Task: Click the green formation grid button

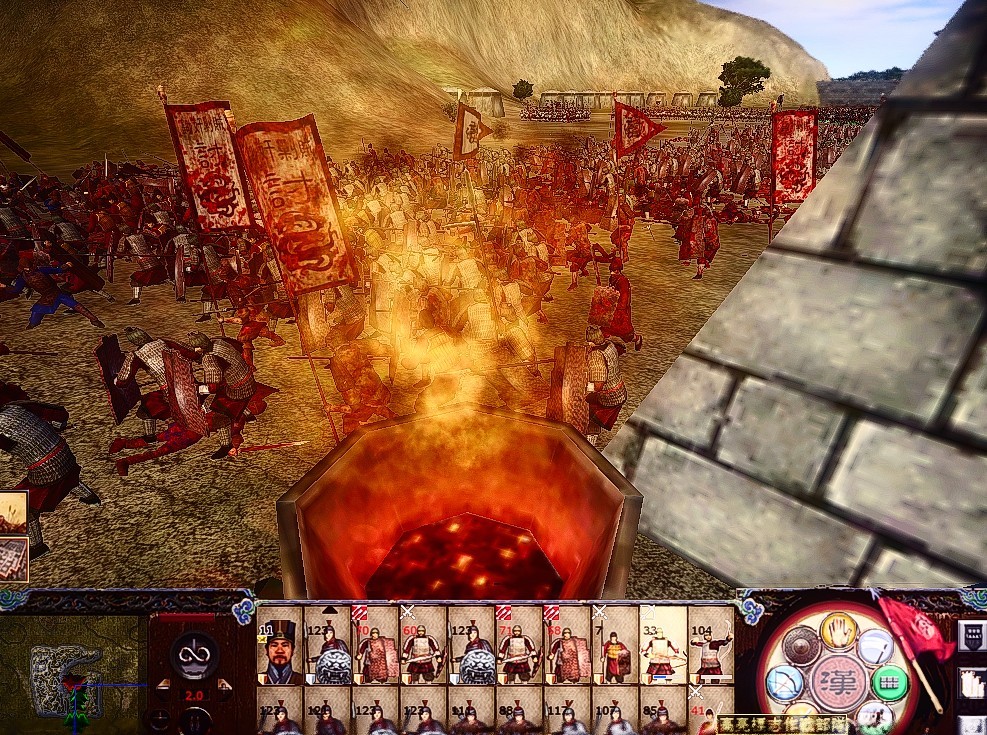Action: (x=889, y=683)
